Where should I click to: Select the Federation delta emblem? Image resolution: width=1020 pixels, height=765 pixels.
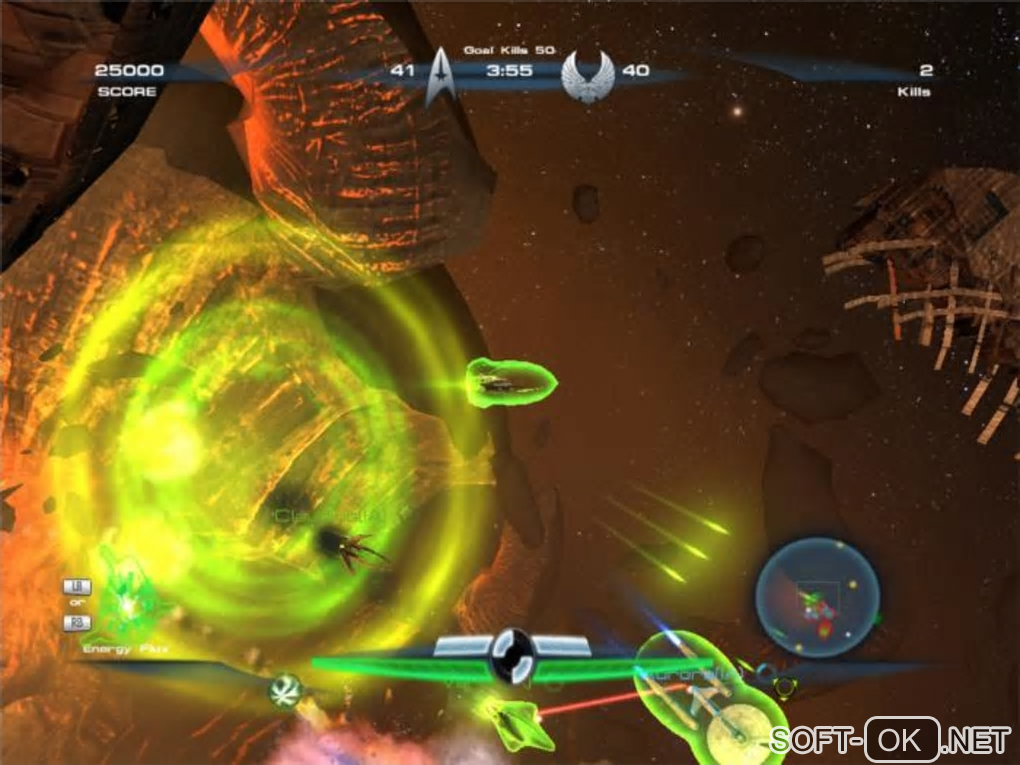click(440, 77)
